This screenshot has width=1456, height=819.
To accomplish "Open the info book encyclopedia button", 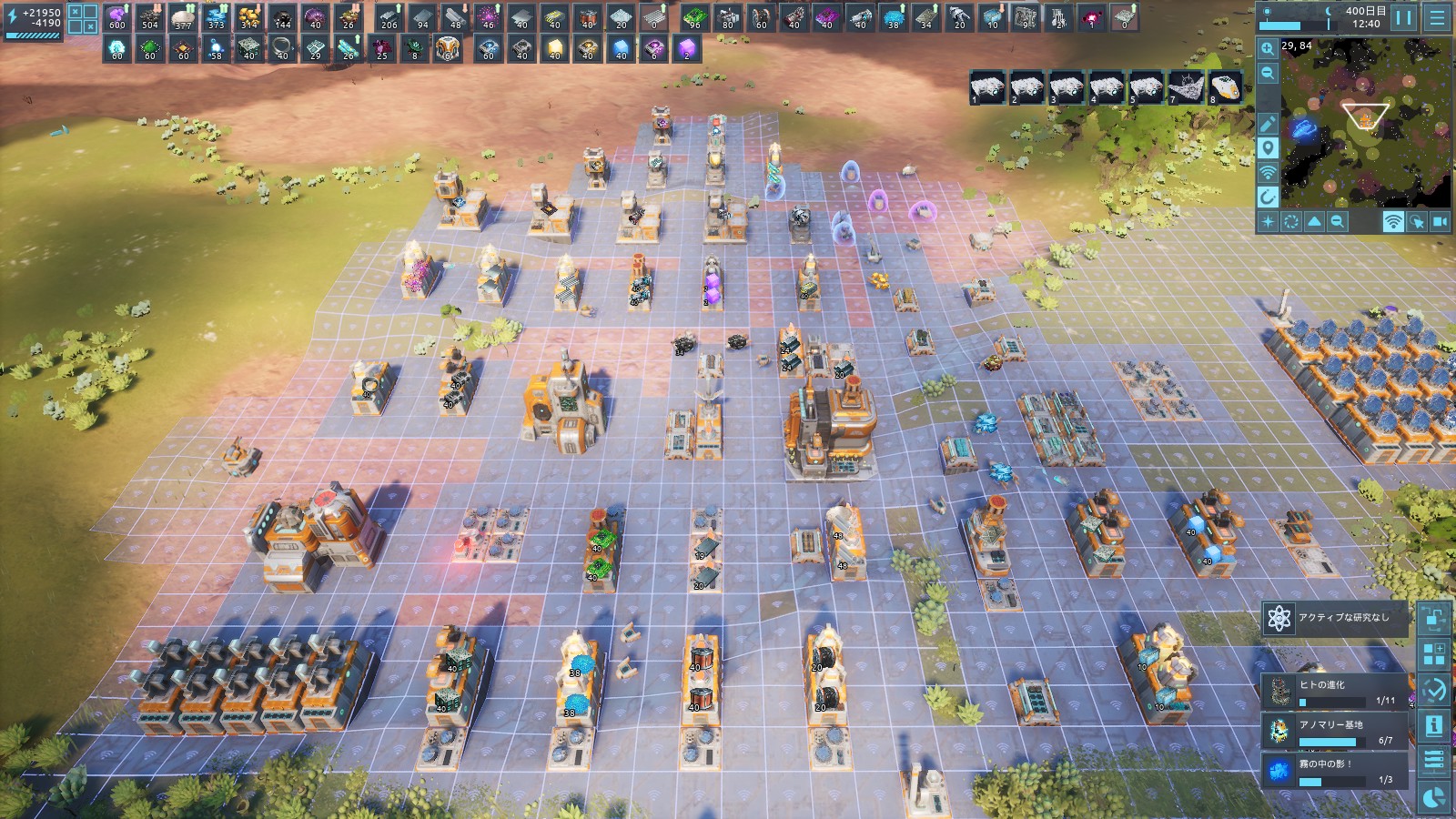I will 1434,725.
